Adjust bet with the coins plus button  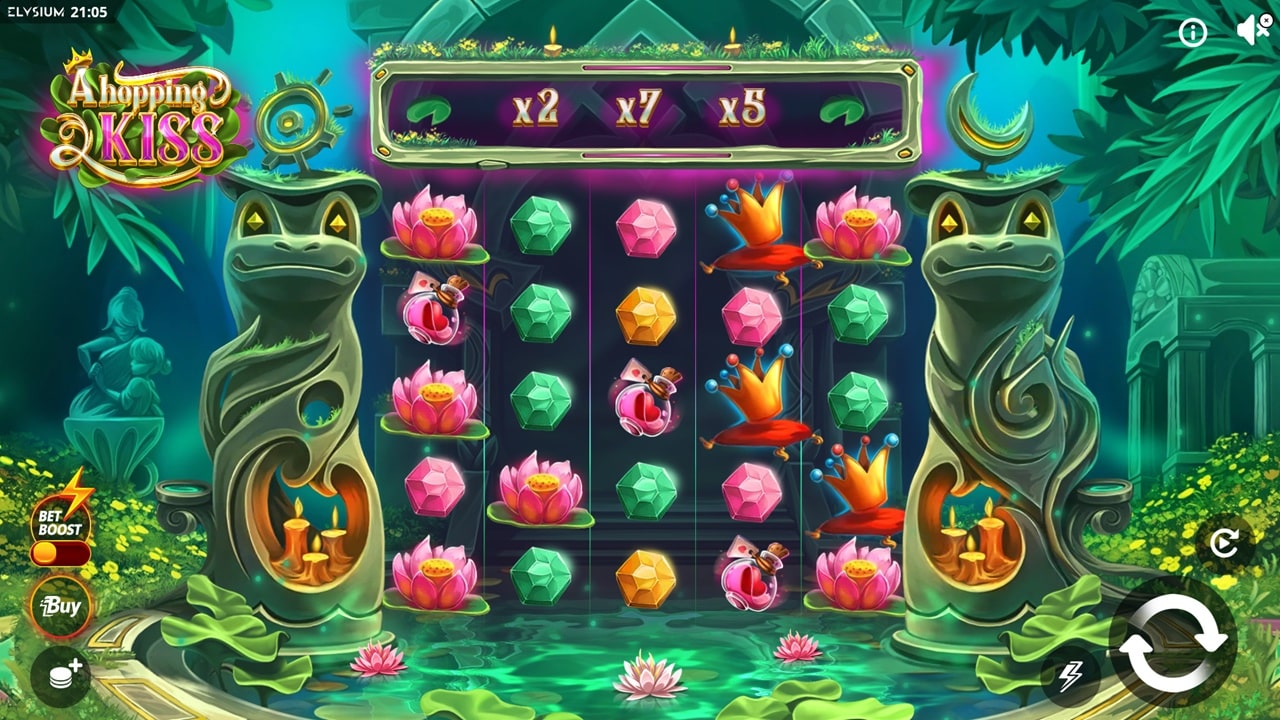61,676
